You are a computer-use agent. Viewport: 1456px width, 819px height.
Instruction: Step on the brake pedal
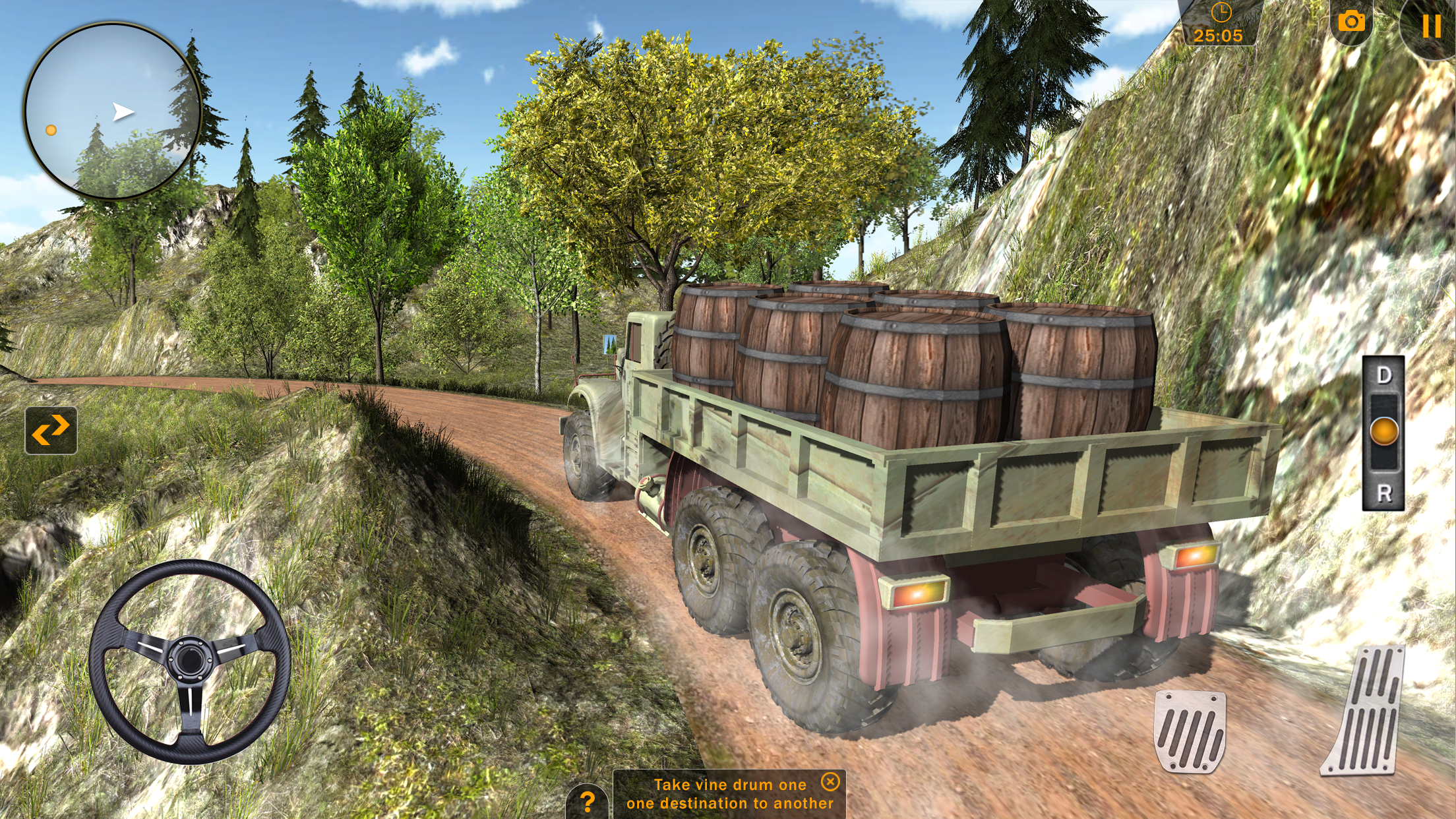tap(1190, 731)
